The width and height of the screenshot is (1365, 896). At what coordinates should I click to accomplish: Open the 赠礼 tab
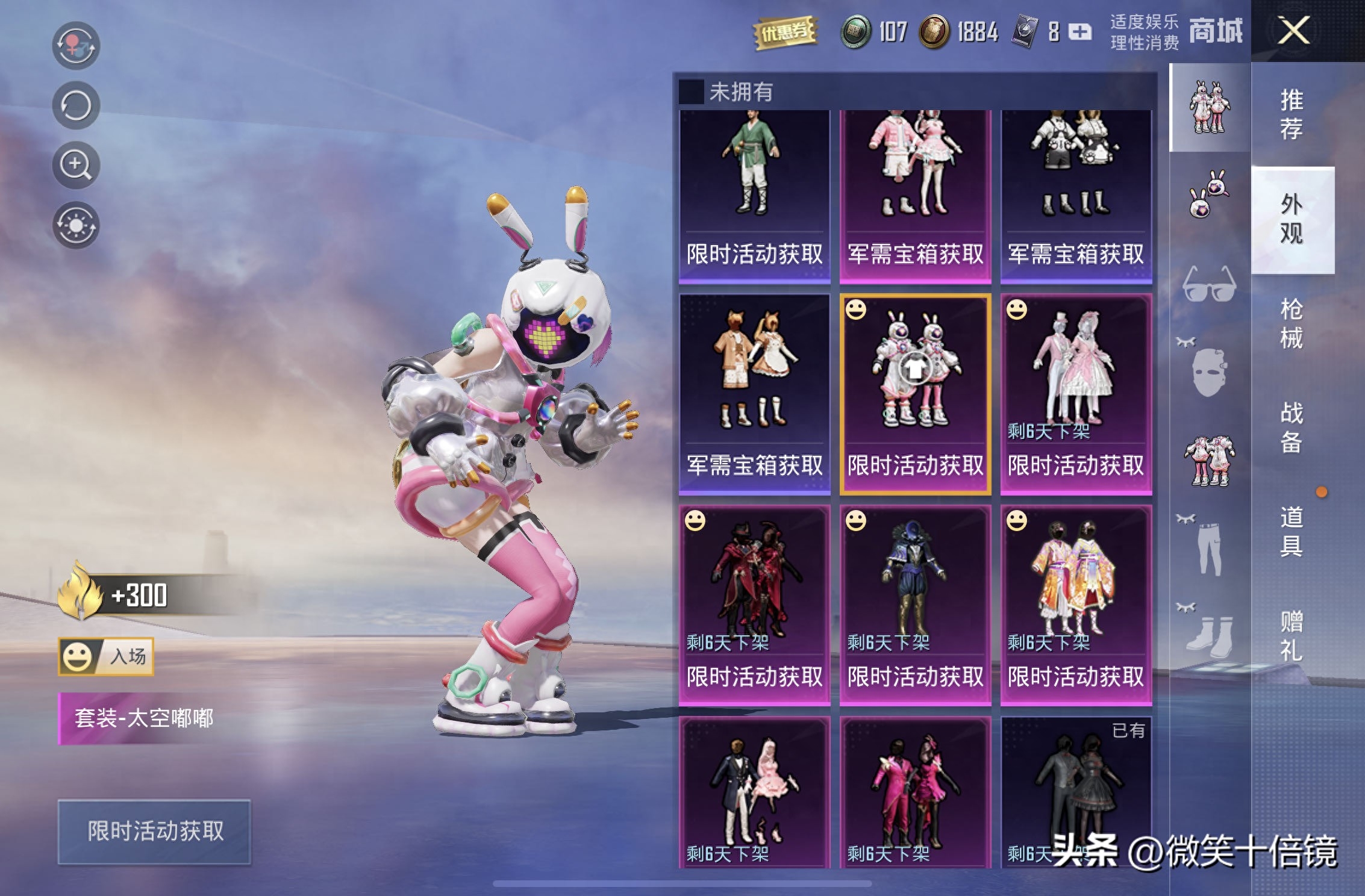click(x=1291, y=635)
